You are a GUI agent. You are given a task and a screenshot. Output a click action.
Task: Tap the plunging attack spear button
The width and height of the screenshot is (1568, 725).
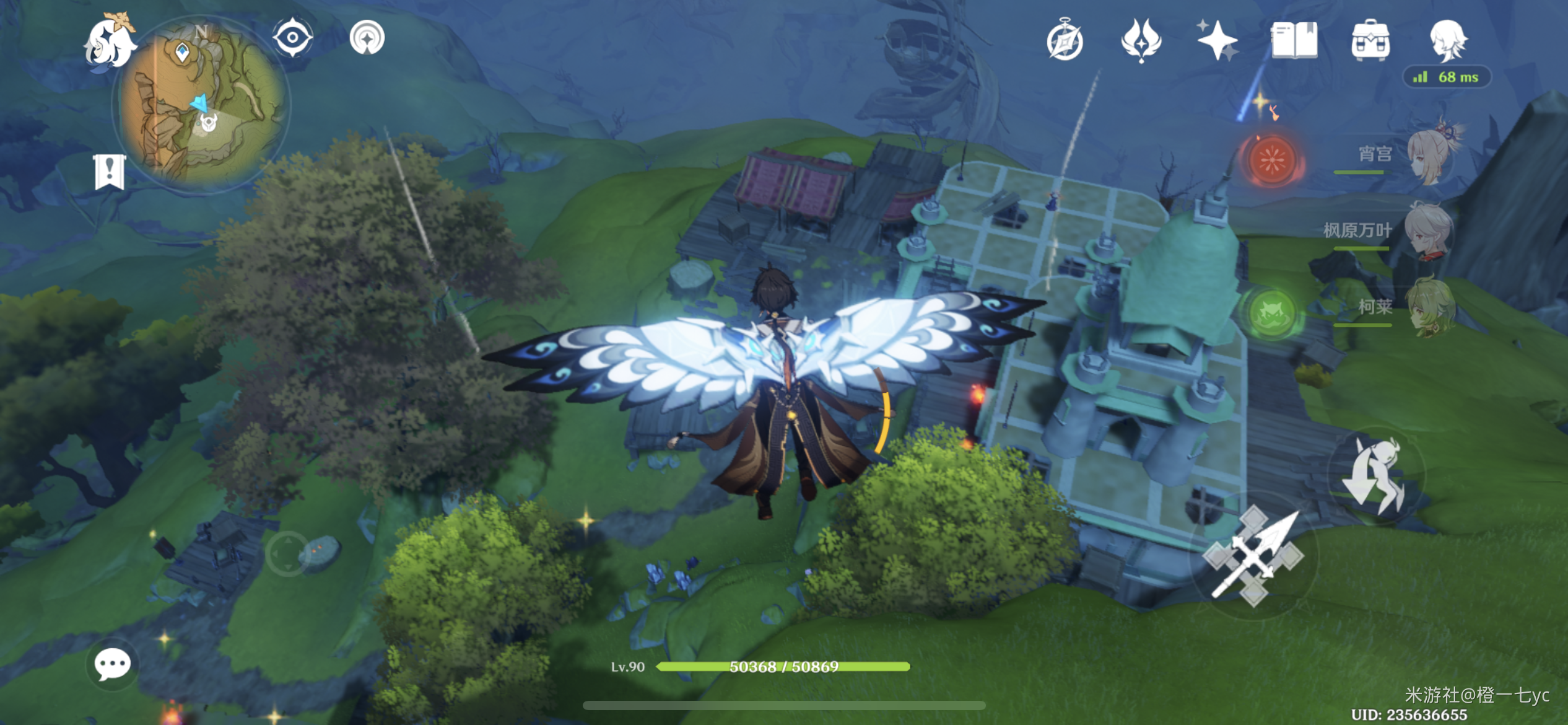tap(1254, 555)
